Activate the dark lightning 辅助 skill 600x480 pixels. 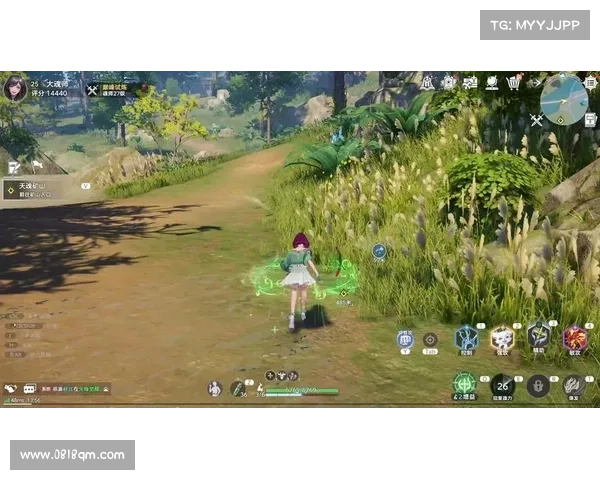pyautogui.click(x=539, y=336)
